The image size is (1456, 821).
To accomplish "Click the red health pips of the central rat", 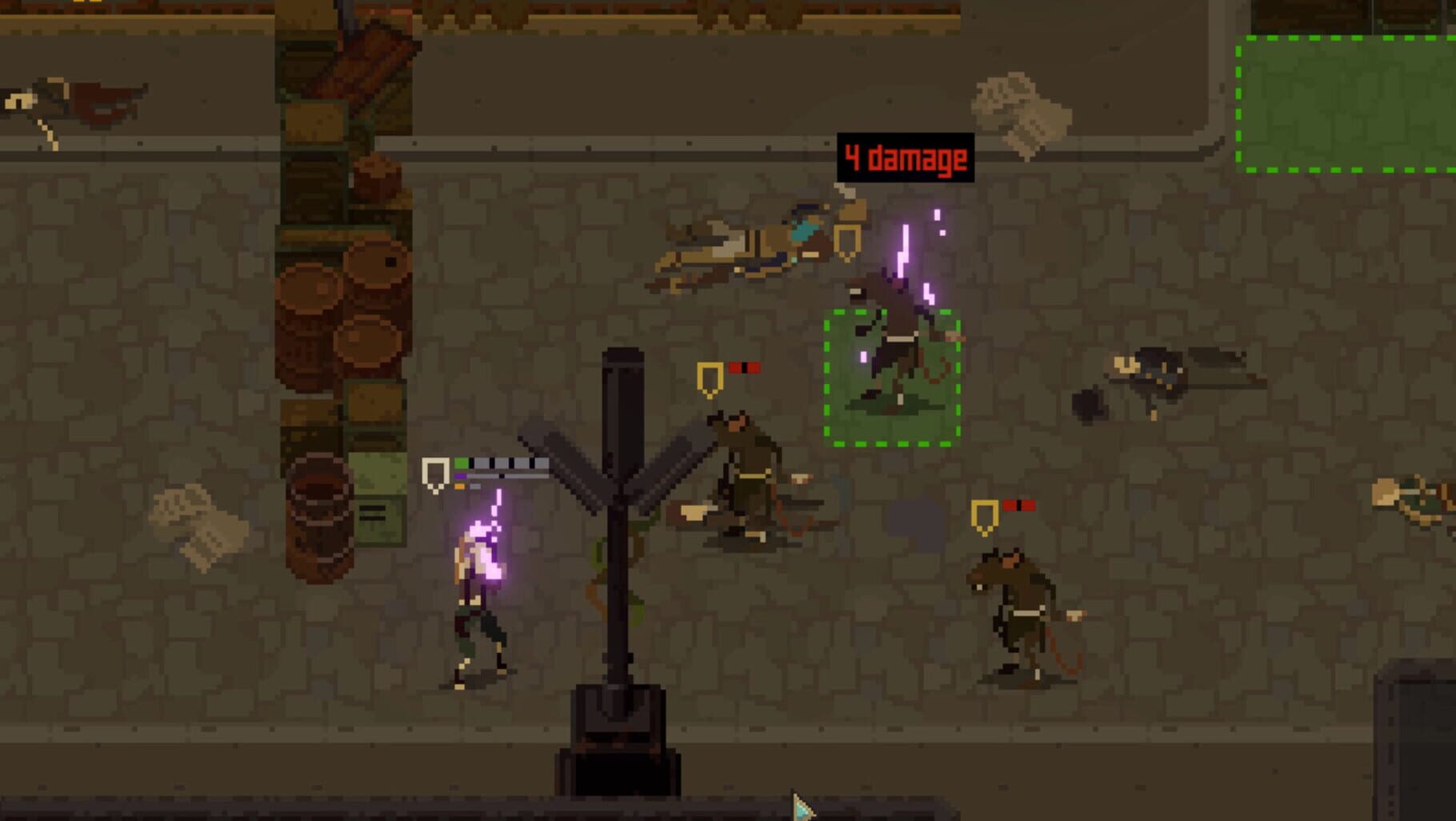I will point(746,365).
